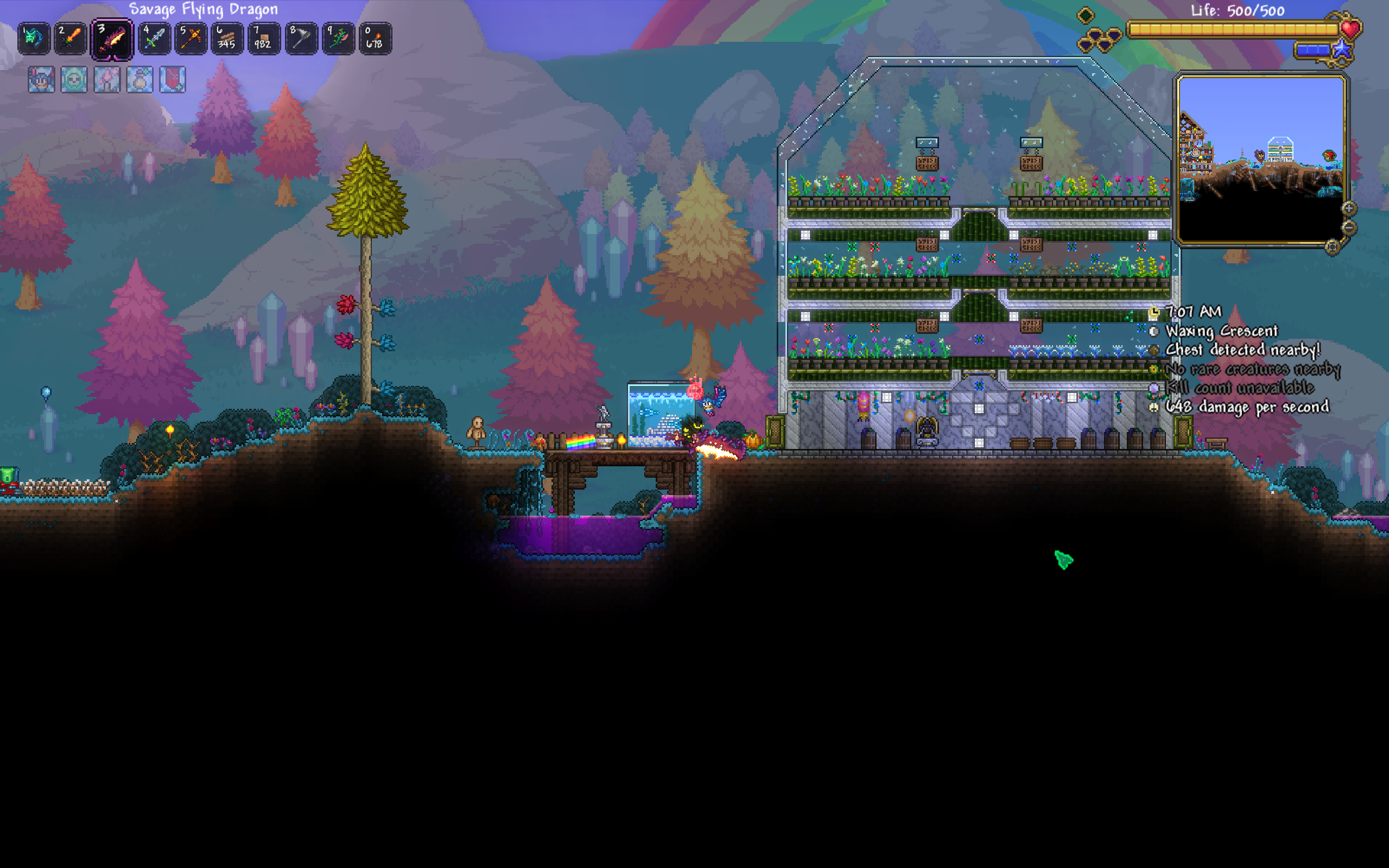Equip the golden pickaxe in slot 5
This screenshot has width=1389, height=868.
tap(191, 39)
